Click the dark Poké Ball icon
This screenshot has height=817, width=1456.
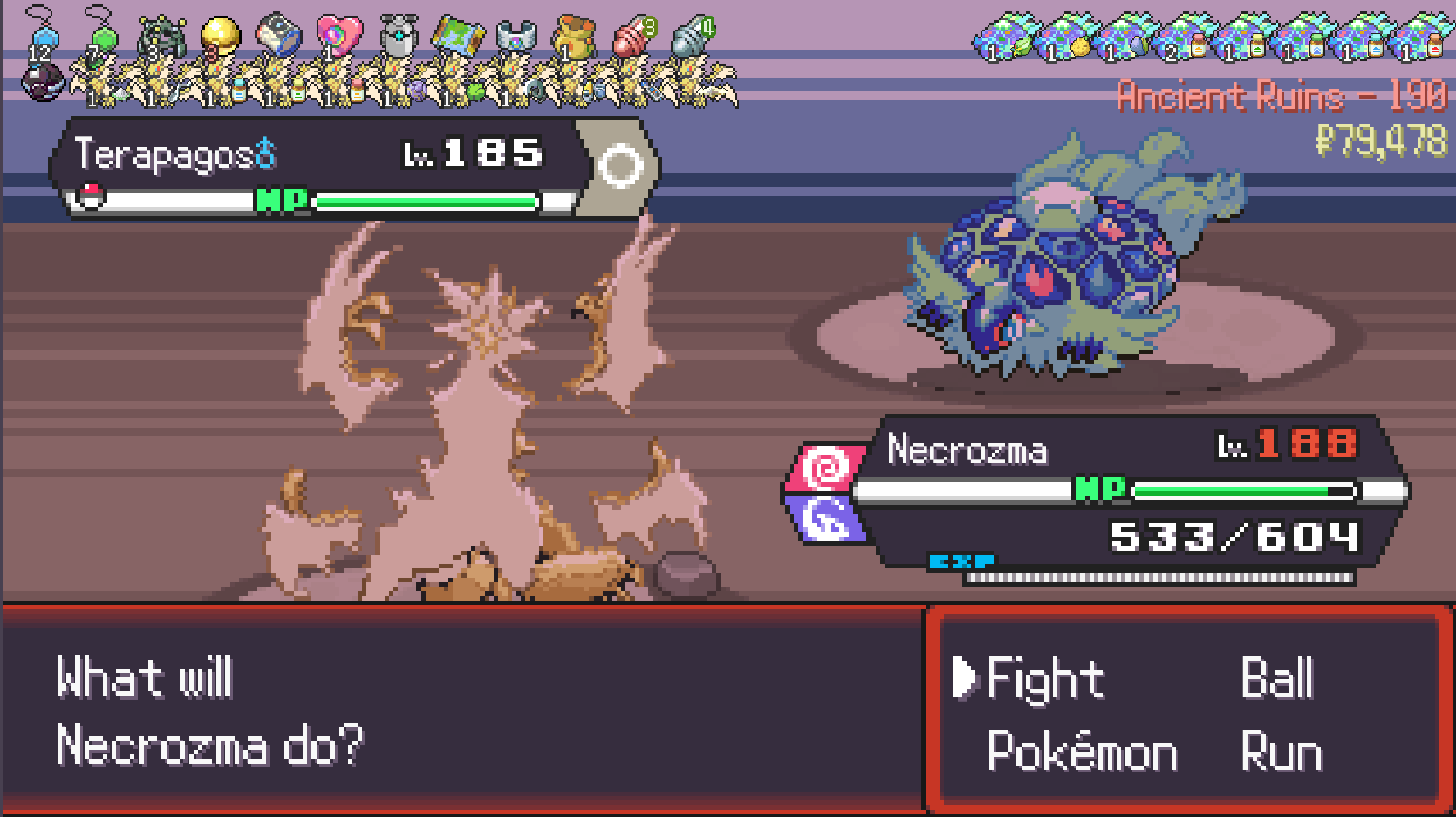pyautogui.click(x=42, y=84)
